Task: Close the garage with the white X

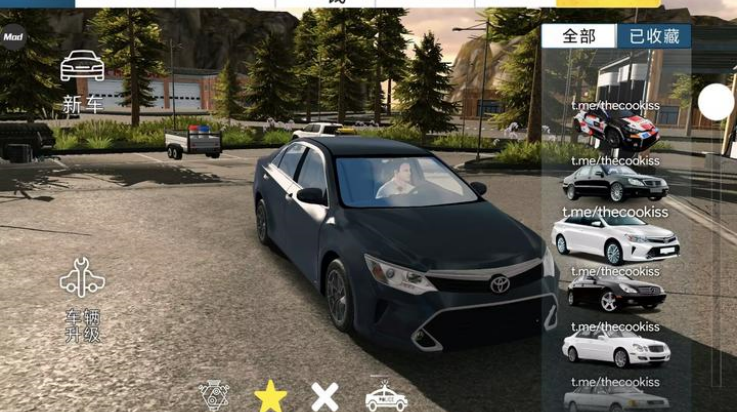Action: click(325, 396)
